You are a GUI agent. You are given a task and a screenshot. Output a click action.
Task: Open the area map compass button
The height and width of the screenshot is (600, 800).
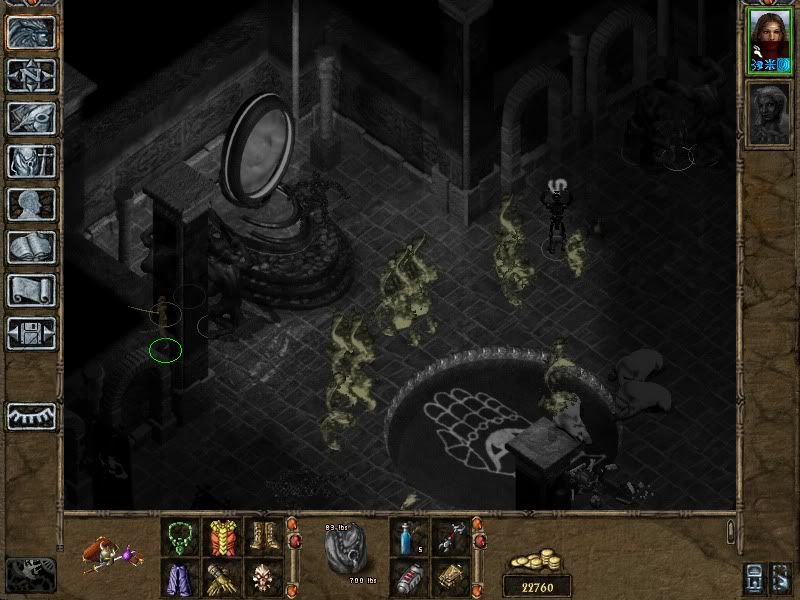(30, 74)
